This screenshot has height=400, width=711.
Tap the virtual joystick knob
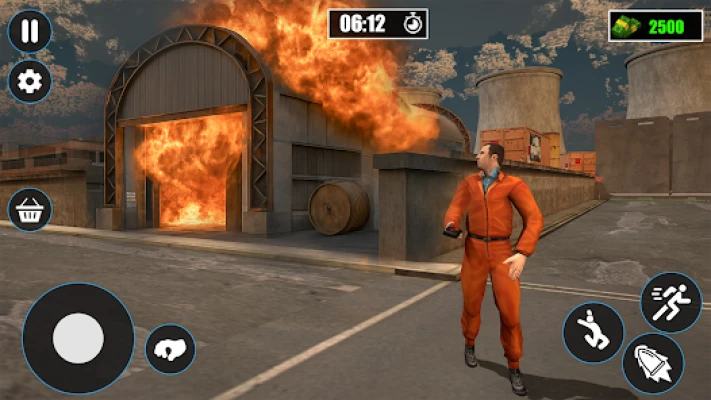pos(78,338)
